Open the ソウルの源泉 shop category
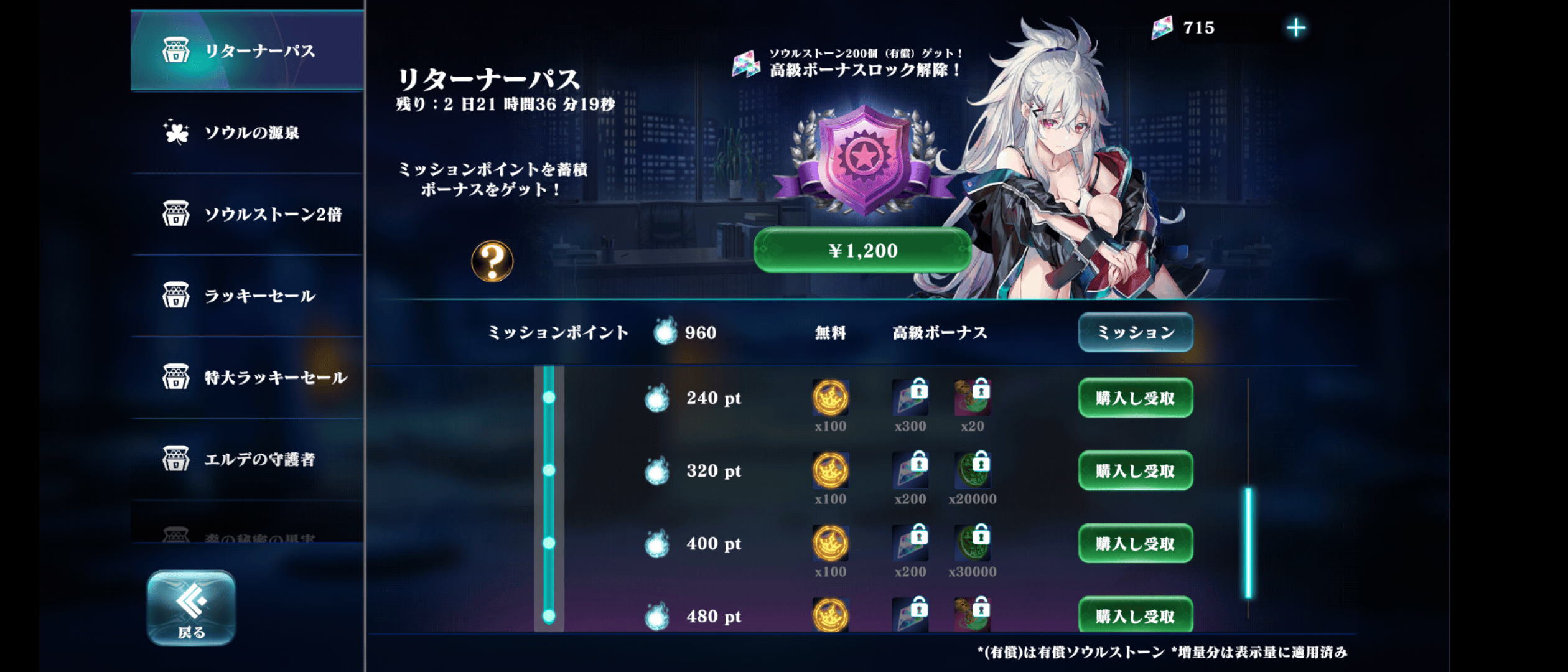Screen dimensions: 1568x672 (x=247, y=133)
